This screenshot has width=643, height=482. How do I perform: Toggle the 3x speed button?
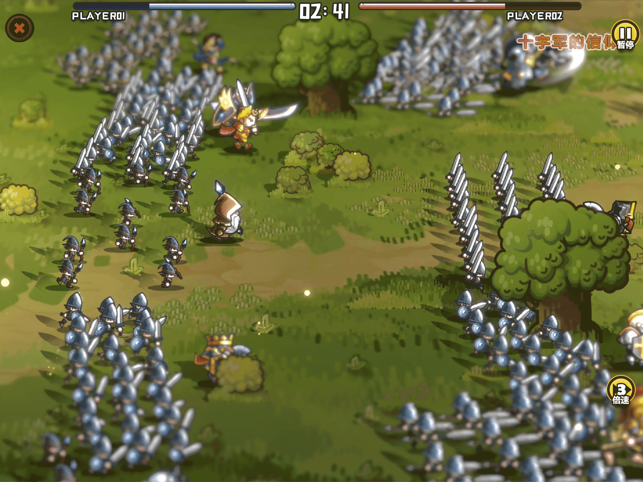[621, 390]
